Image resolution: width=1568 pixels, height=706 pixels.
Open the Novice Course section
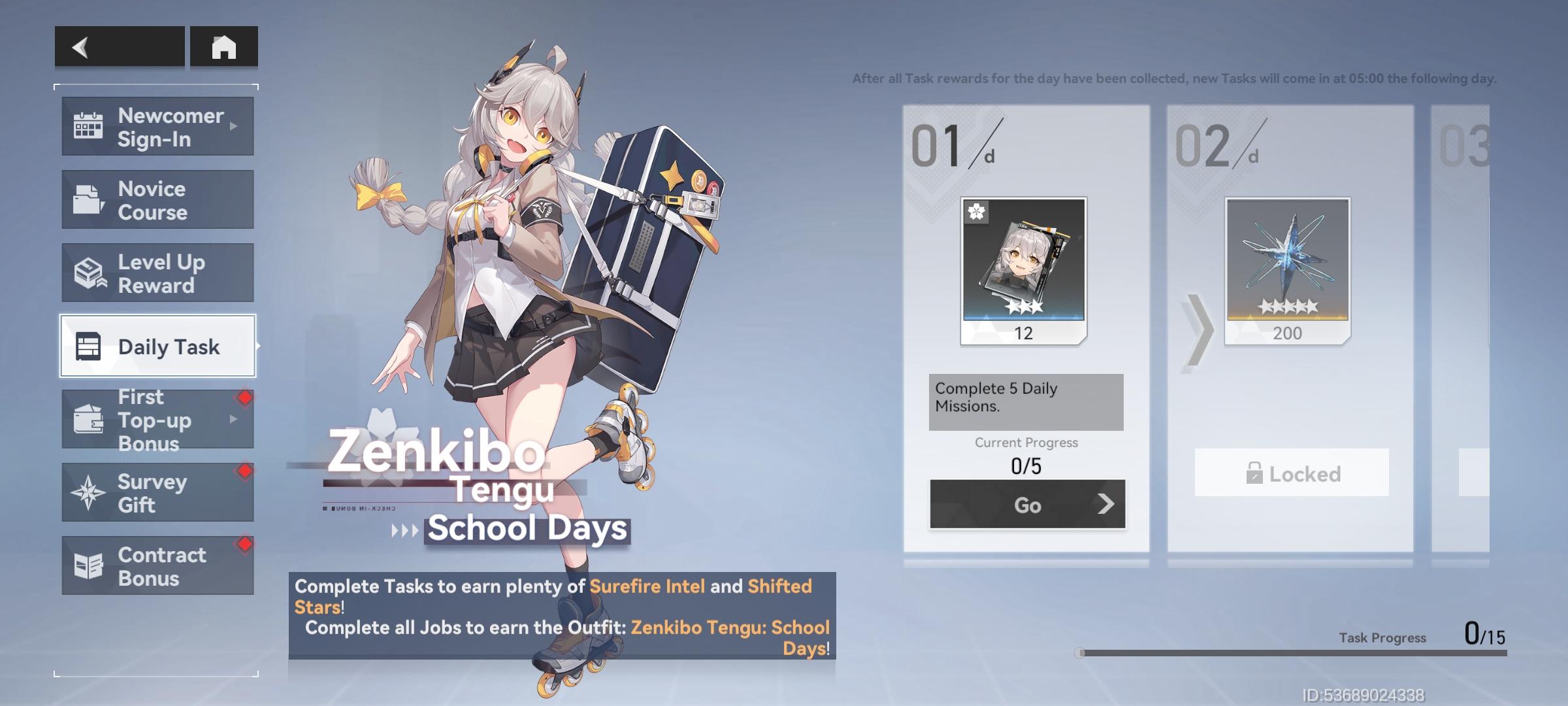[157, 199]
